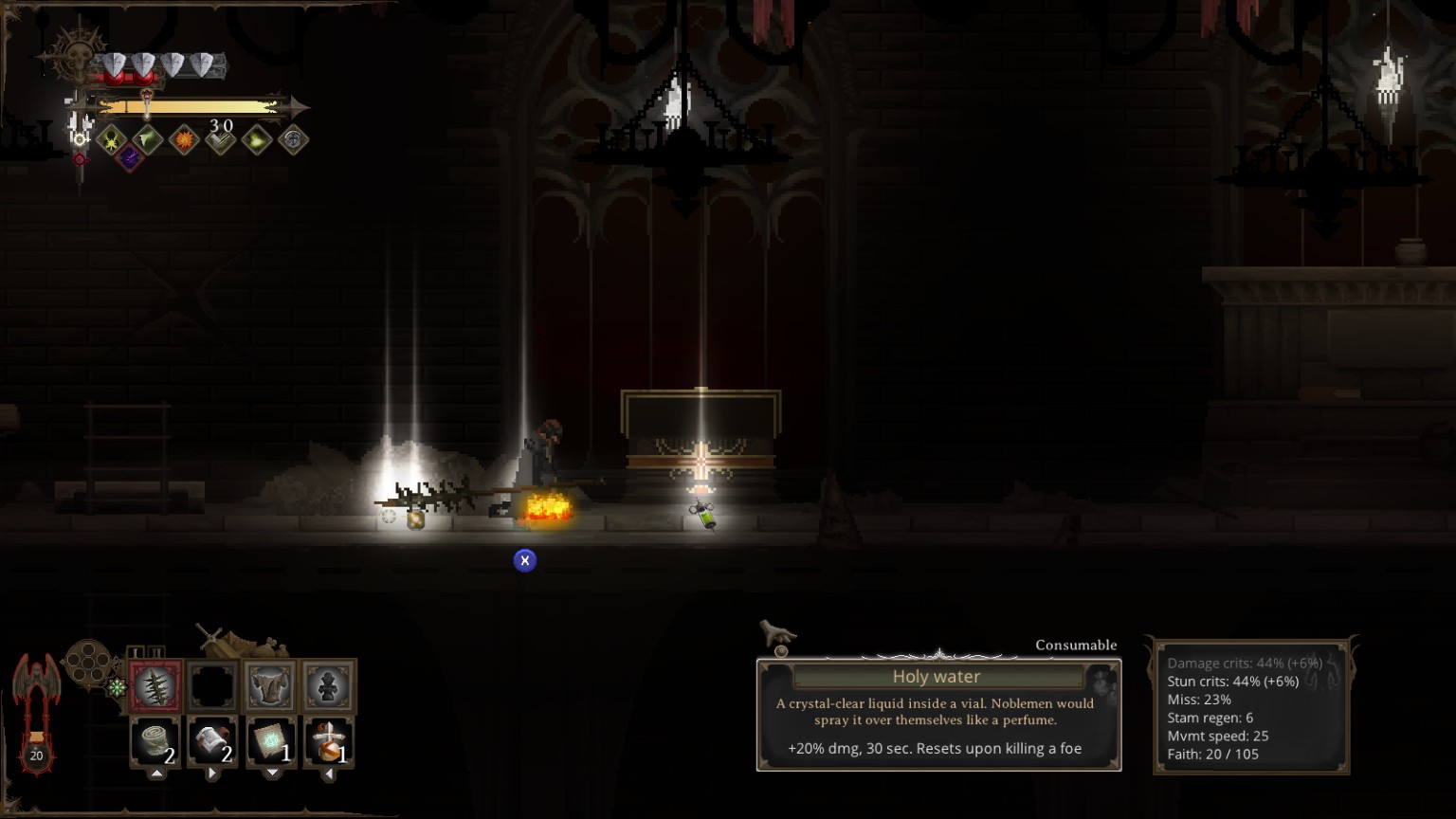Use the cross-topped orange orb item
This screenshot has height=819, width=1456.
(x=329, y=740)
